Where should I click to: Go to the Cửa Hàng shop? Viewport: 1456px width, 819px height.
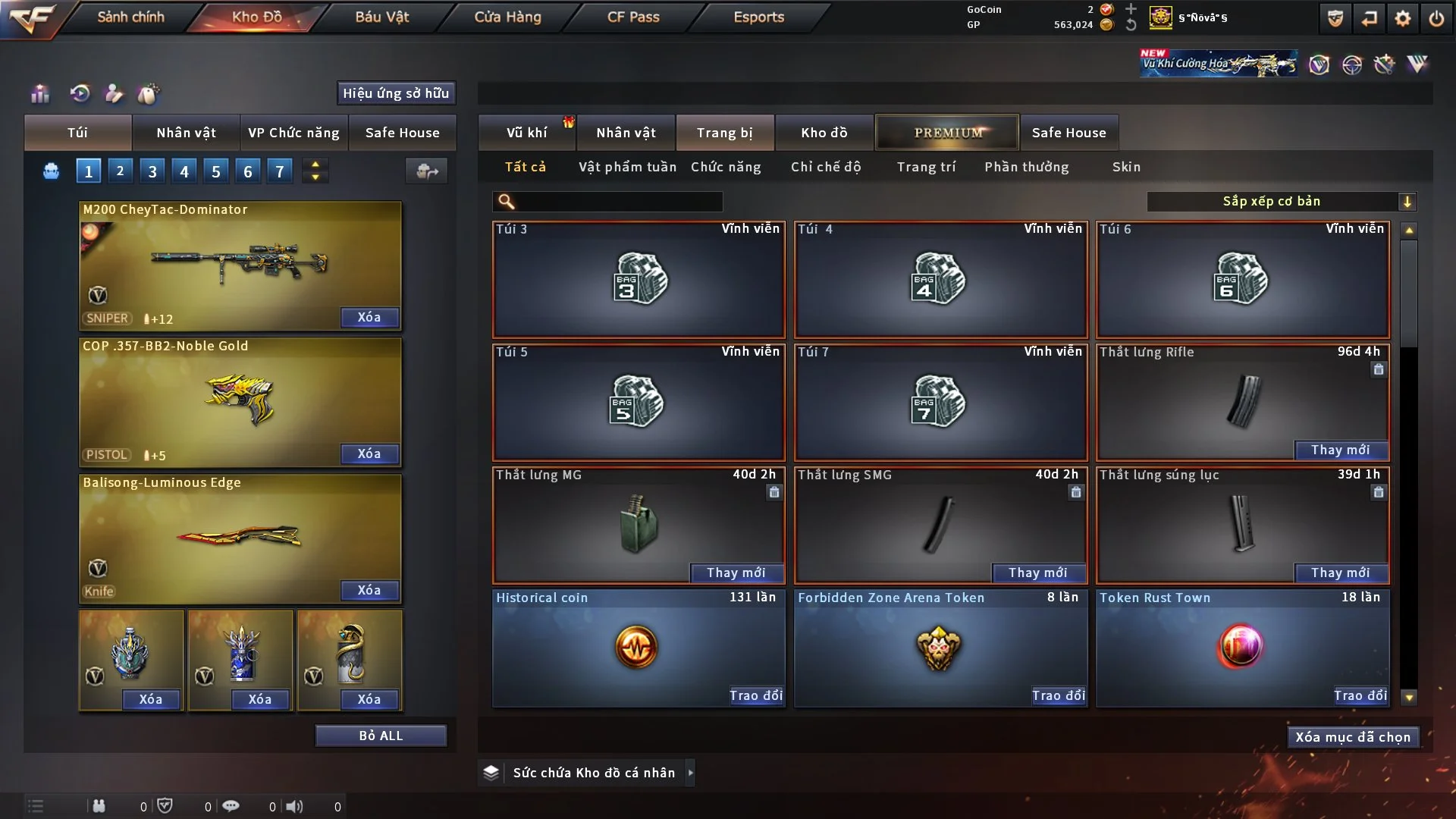[x=507, y=17]
